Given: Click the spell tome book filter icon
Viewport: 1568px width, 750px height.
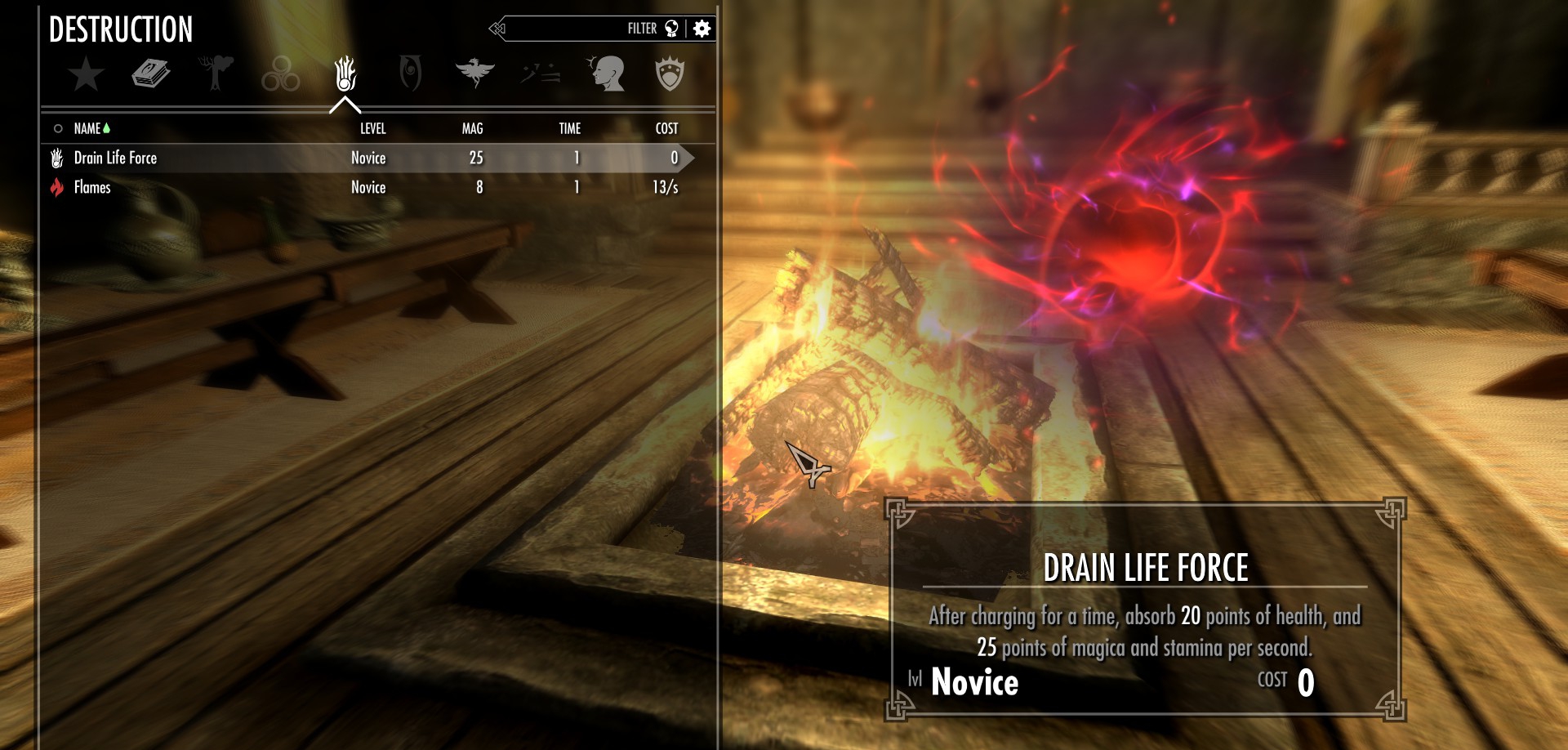Looking at the screenshot, I should click(x=150, y=72).
